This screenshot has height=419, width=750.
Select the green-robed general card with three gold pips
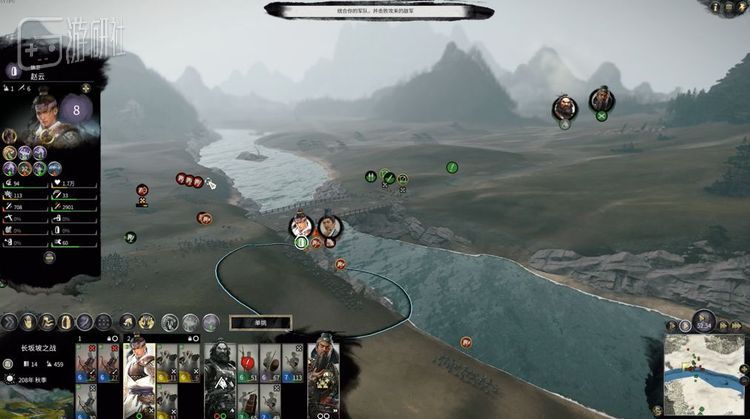point(320,375)
